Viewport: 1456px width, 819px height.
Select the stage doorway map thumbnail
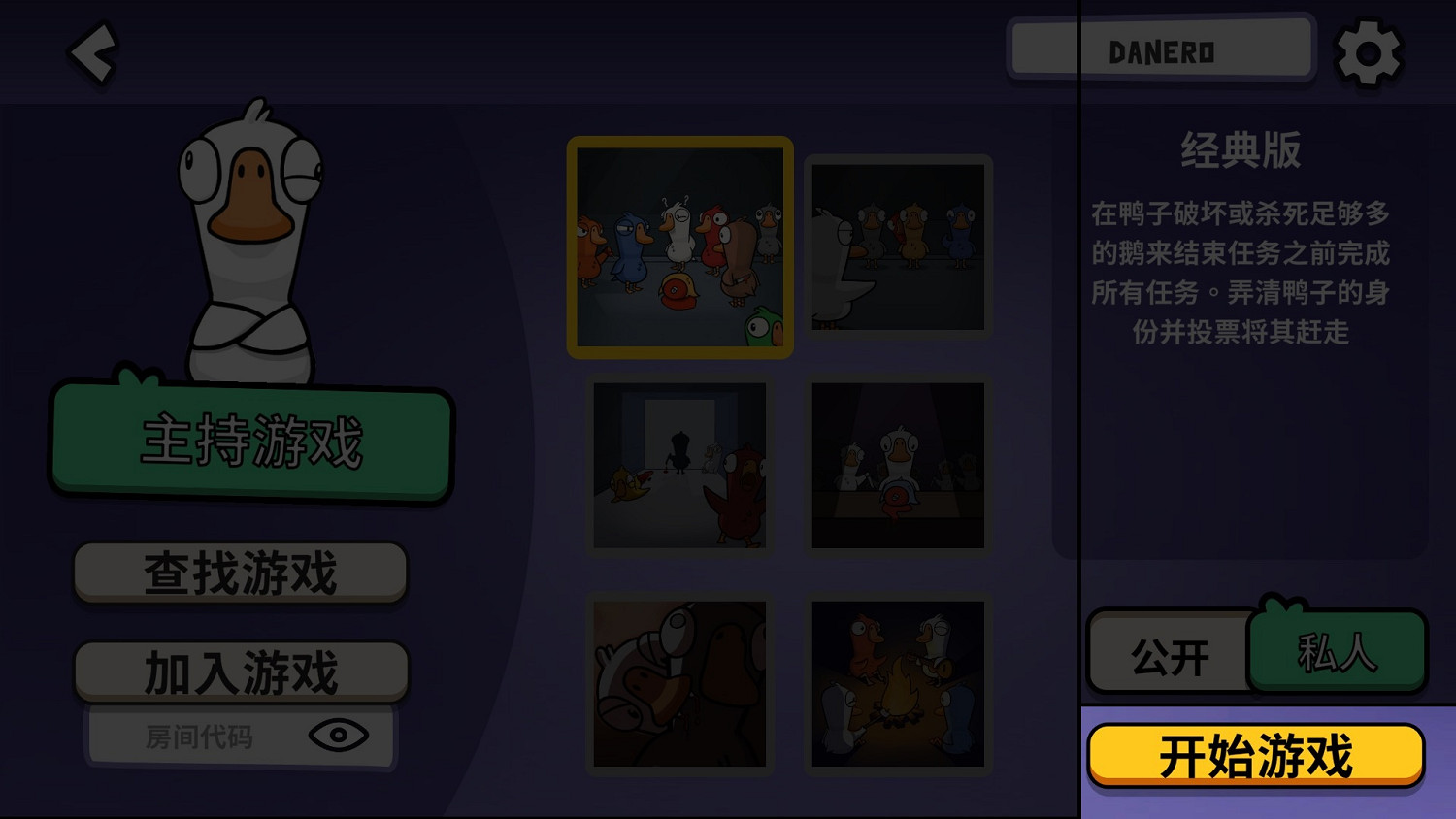(679, 467)
